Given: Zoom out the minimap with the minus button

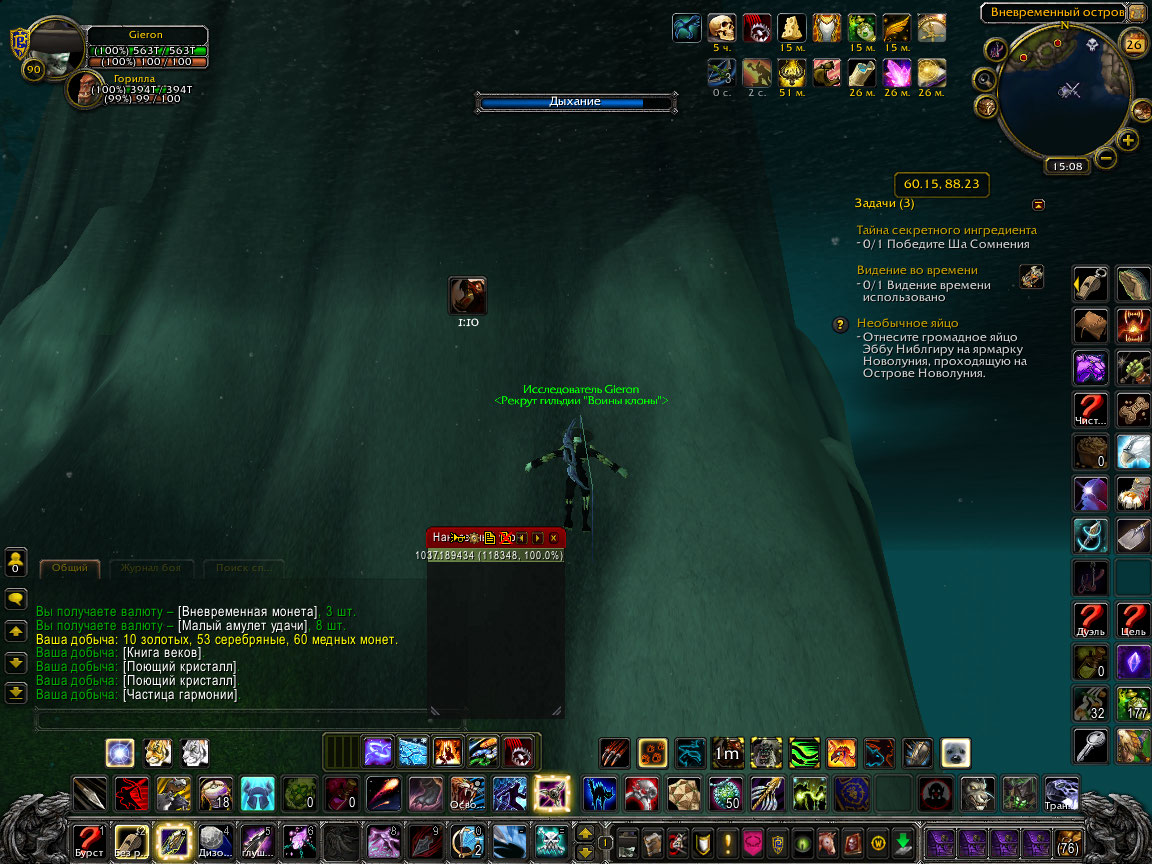Looking at the screenshot, I should click(1106, 158).
